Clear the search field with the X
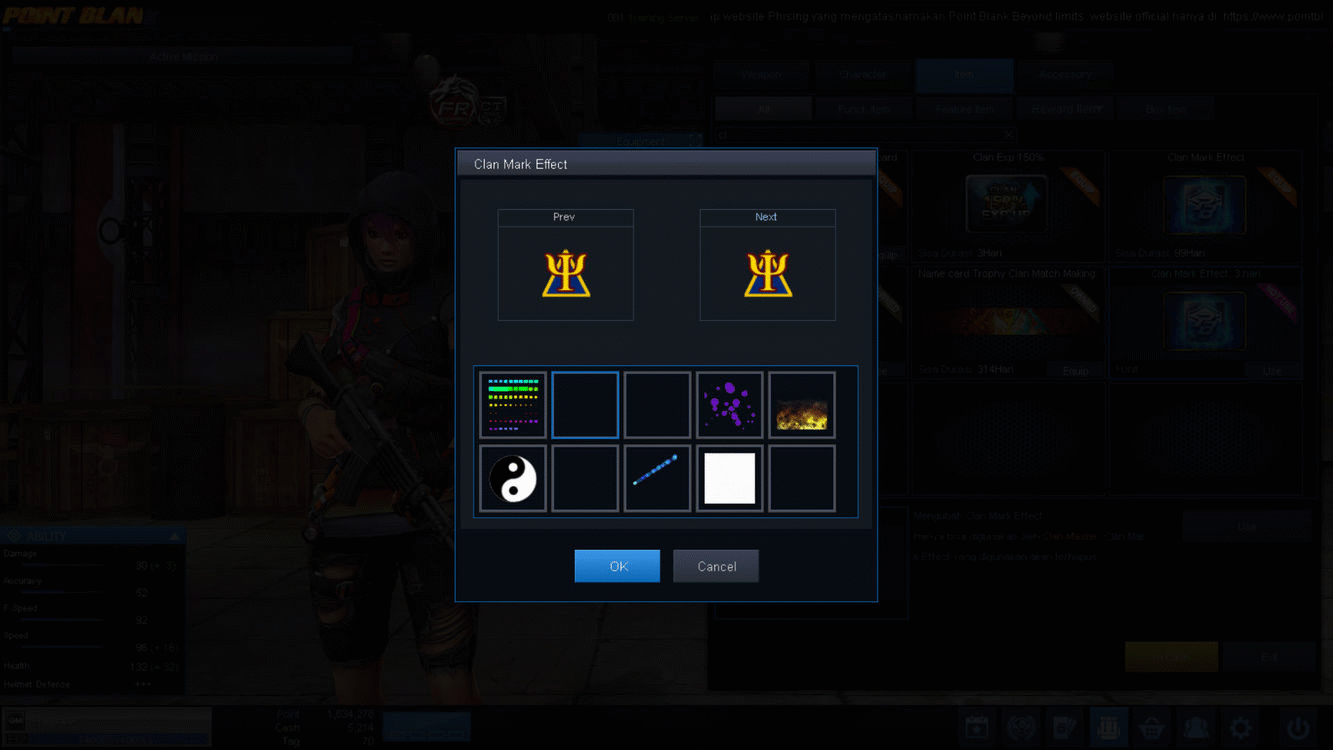 1008,133
